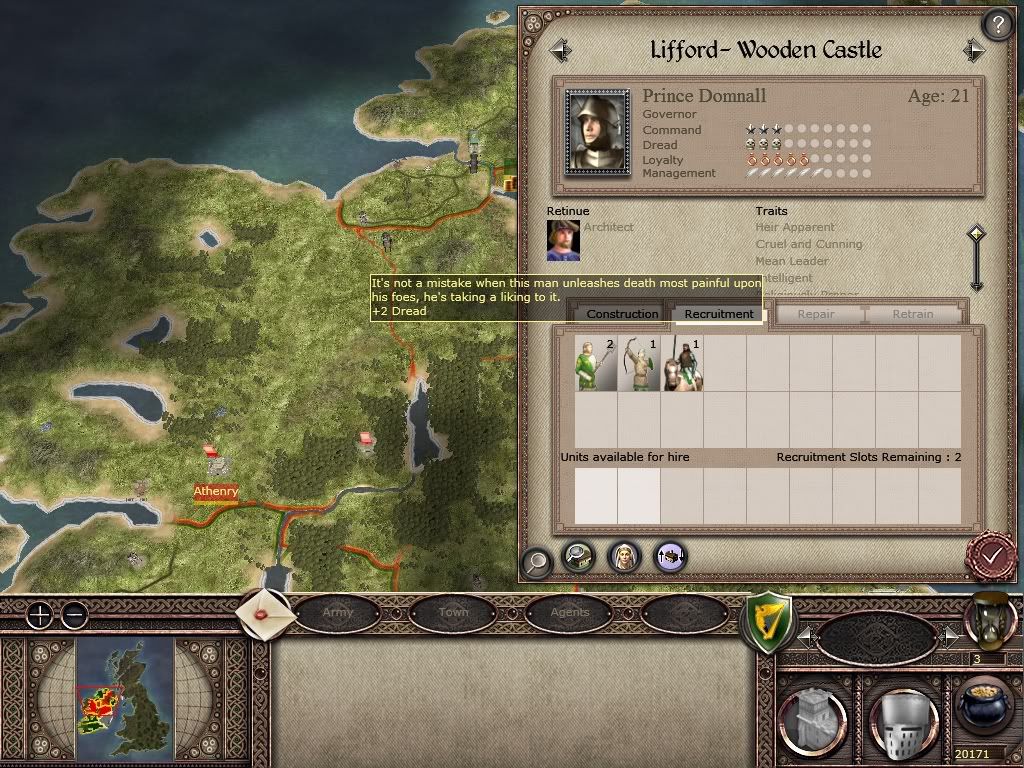1024x768 pixels.
Task: Click the Architect retinue portrait
Action: [563, 240]
